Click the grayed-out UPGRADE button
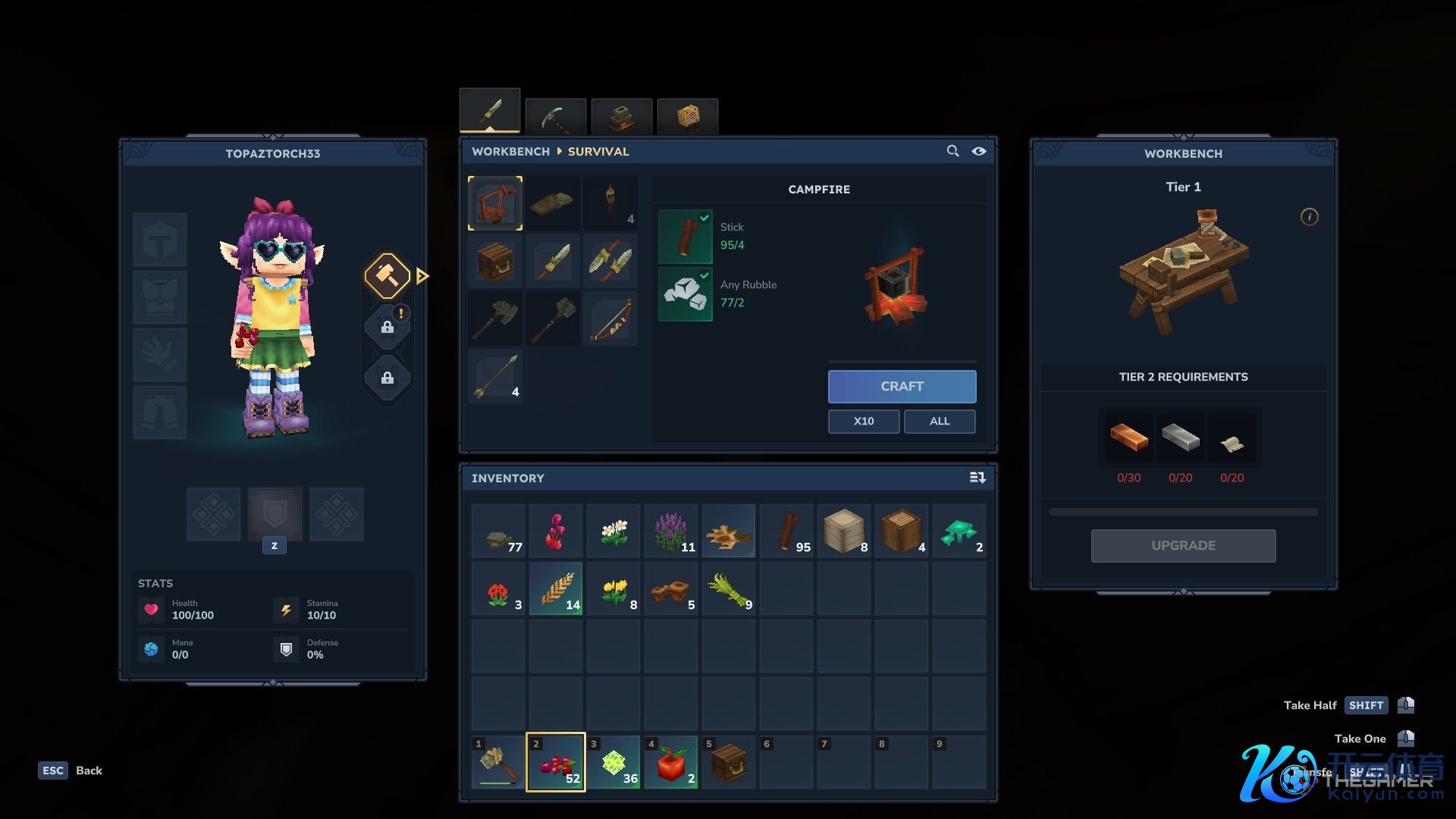The image size is (1456, 819). [1183, 545]
